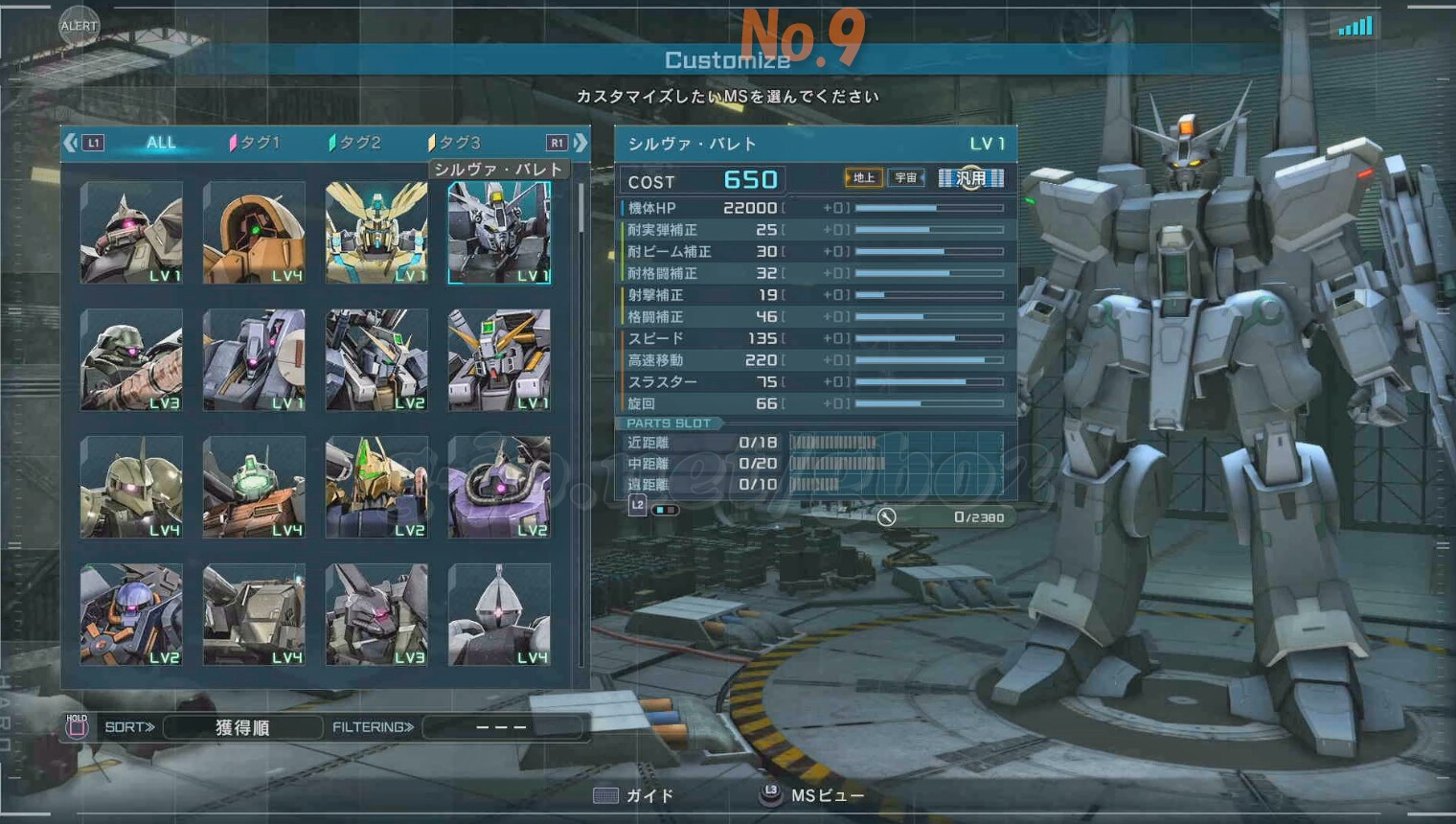Choose the bazooka-carrying Zaku LV3 thumbnail
The height and width of the screenshot is (824, 1456).
click(131, 360)
